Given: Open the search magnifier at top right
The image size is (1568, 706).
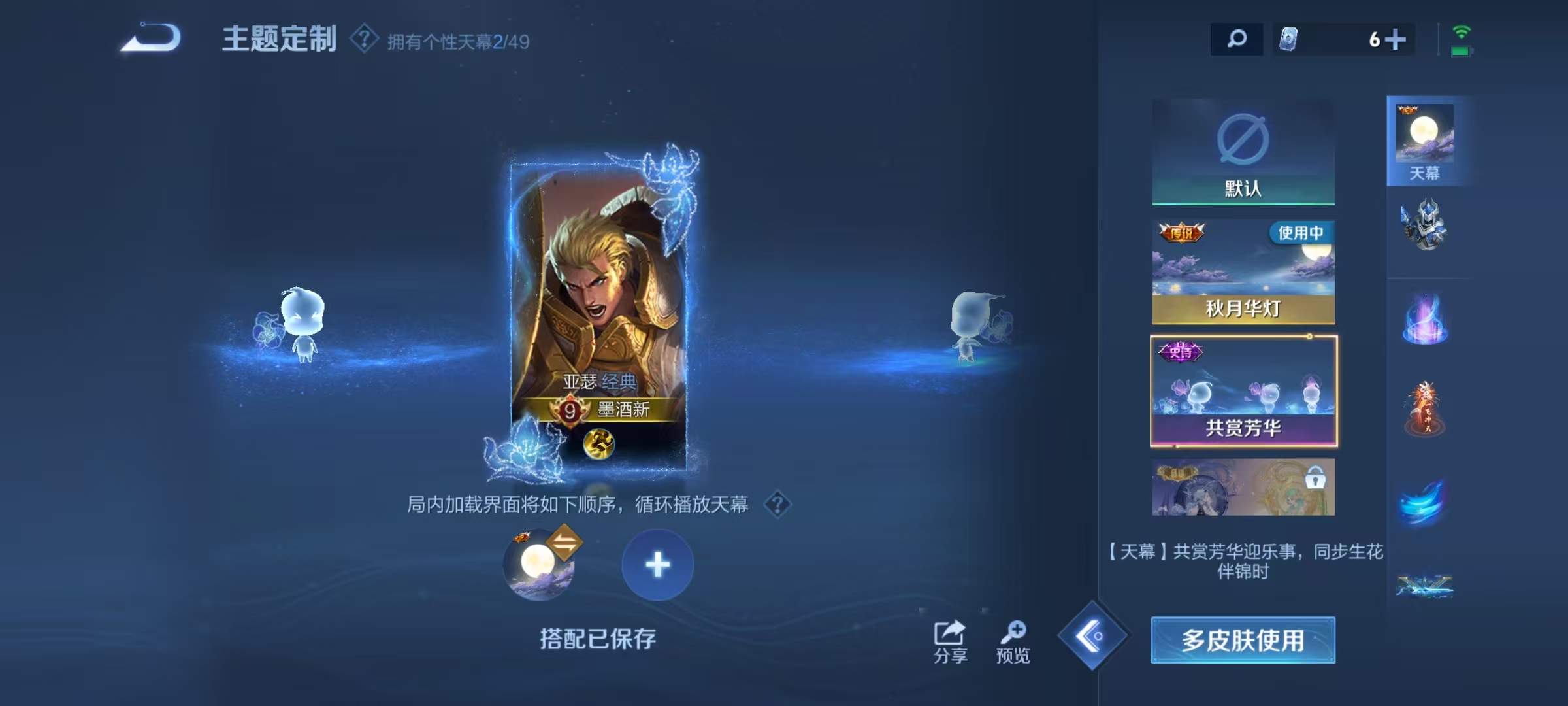Looking at the screenshot, I should point(1236,41).
